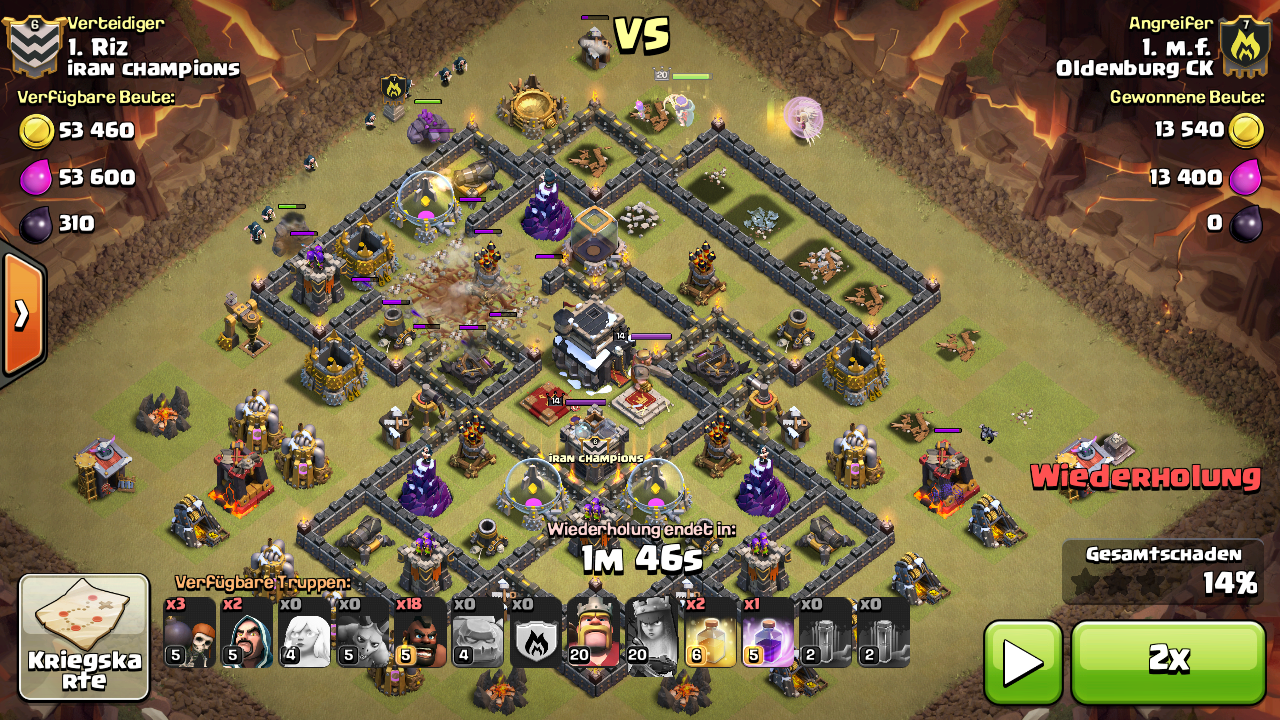Resume replay with the play button
The width and height of the screenshot is (1280, 720).
[x=1022, y=660]
